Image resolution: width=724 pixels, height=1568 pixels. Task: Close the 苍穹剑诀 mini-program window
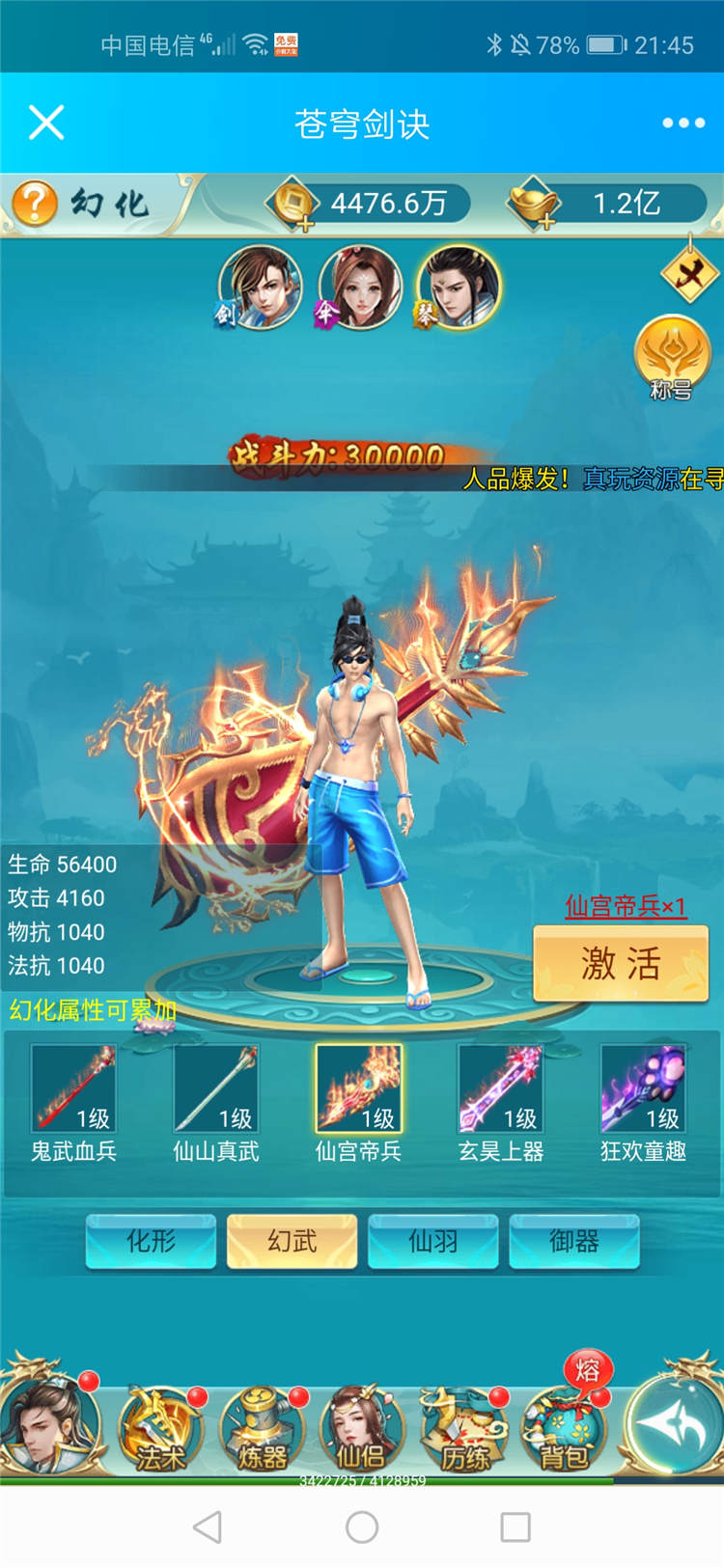[46, 123]
